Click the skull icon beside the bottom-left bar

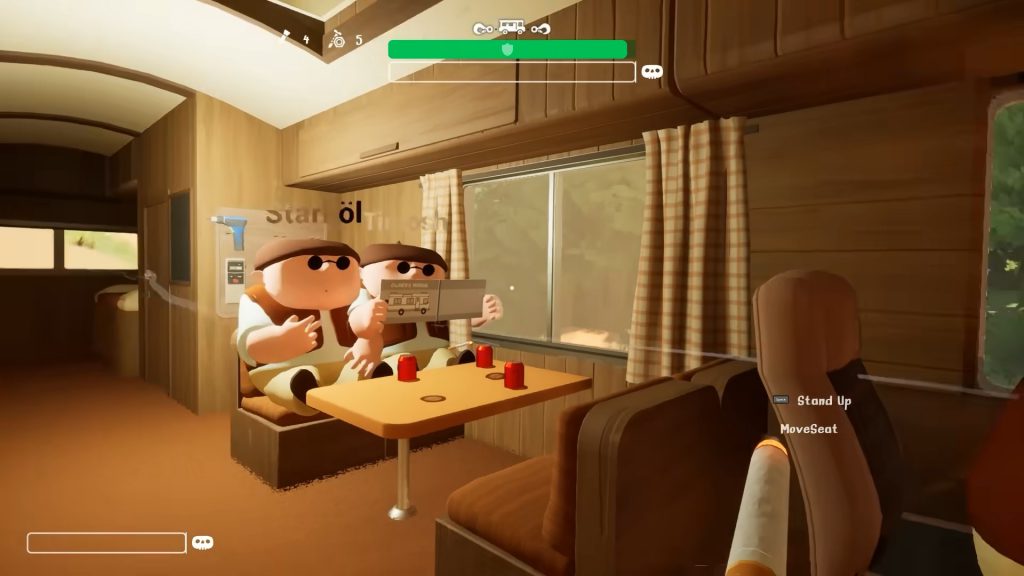point(203,543)
